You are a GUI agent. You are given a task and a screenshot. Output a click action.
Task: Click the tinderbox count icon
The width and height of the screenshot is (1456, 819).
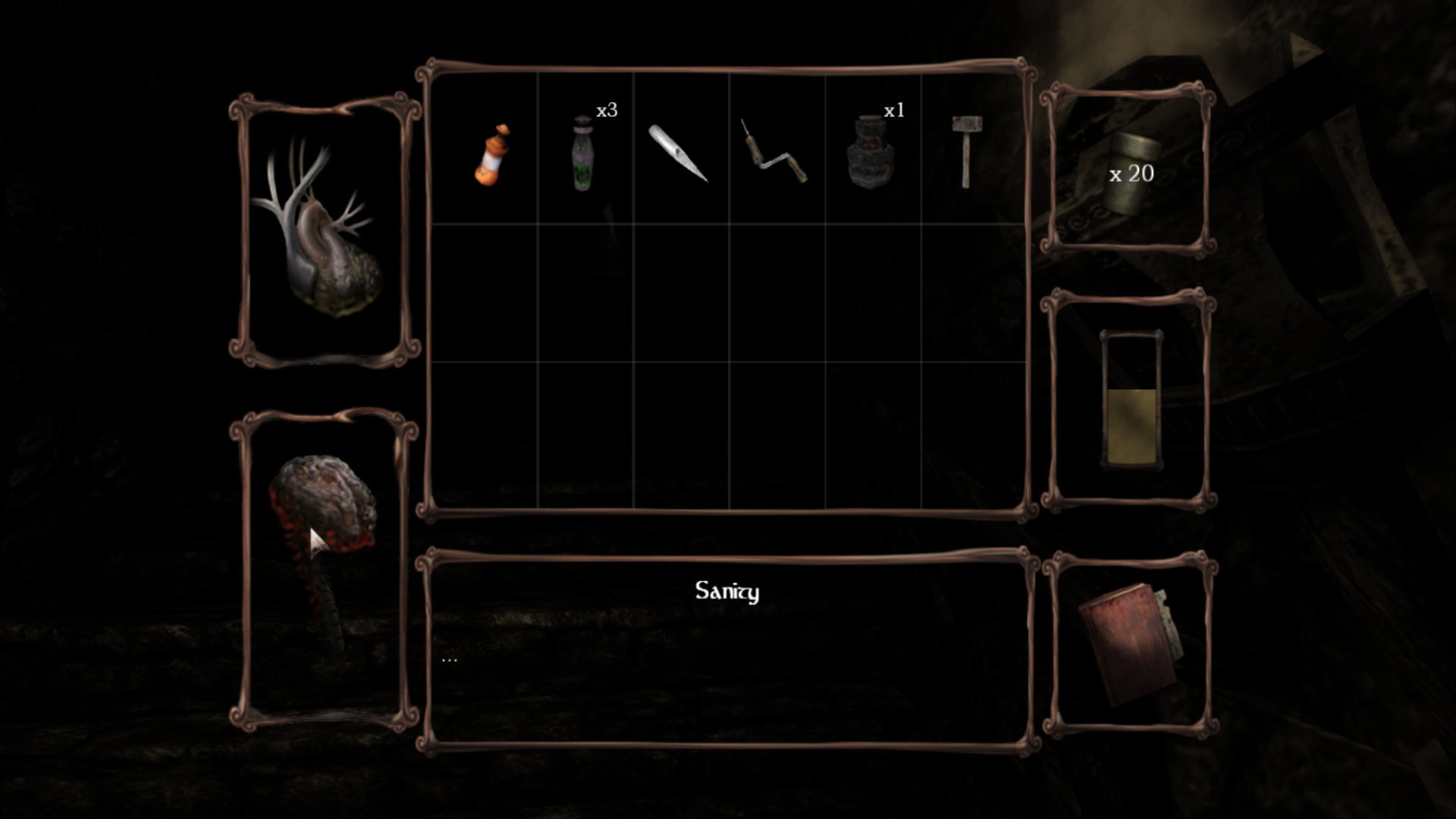(1129, 173)
